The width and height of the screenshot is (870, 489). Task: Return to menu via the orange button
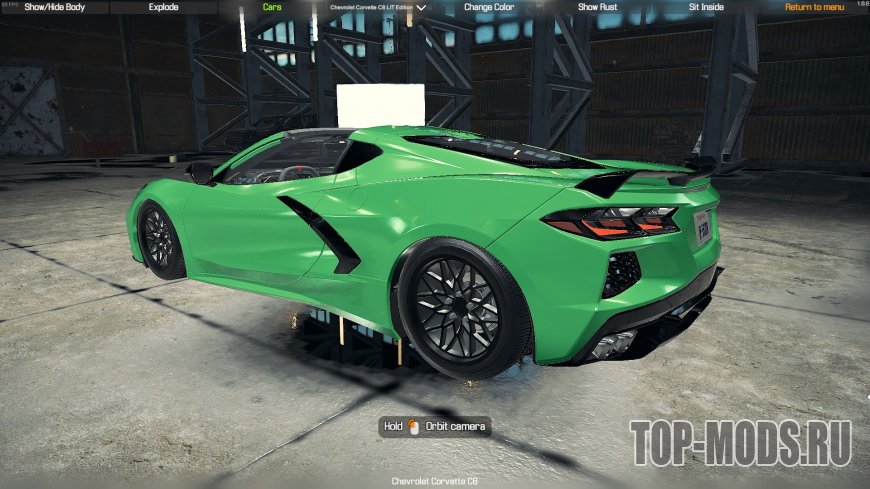(814, 7)
